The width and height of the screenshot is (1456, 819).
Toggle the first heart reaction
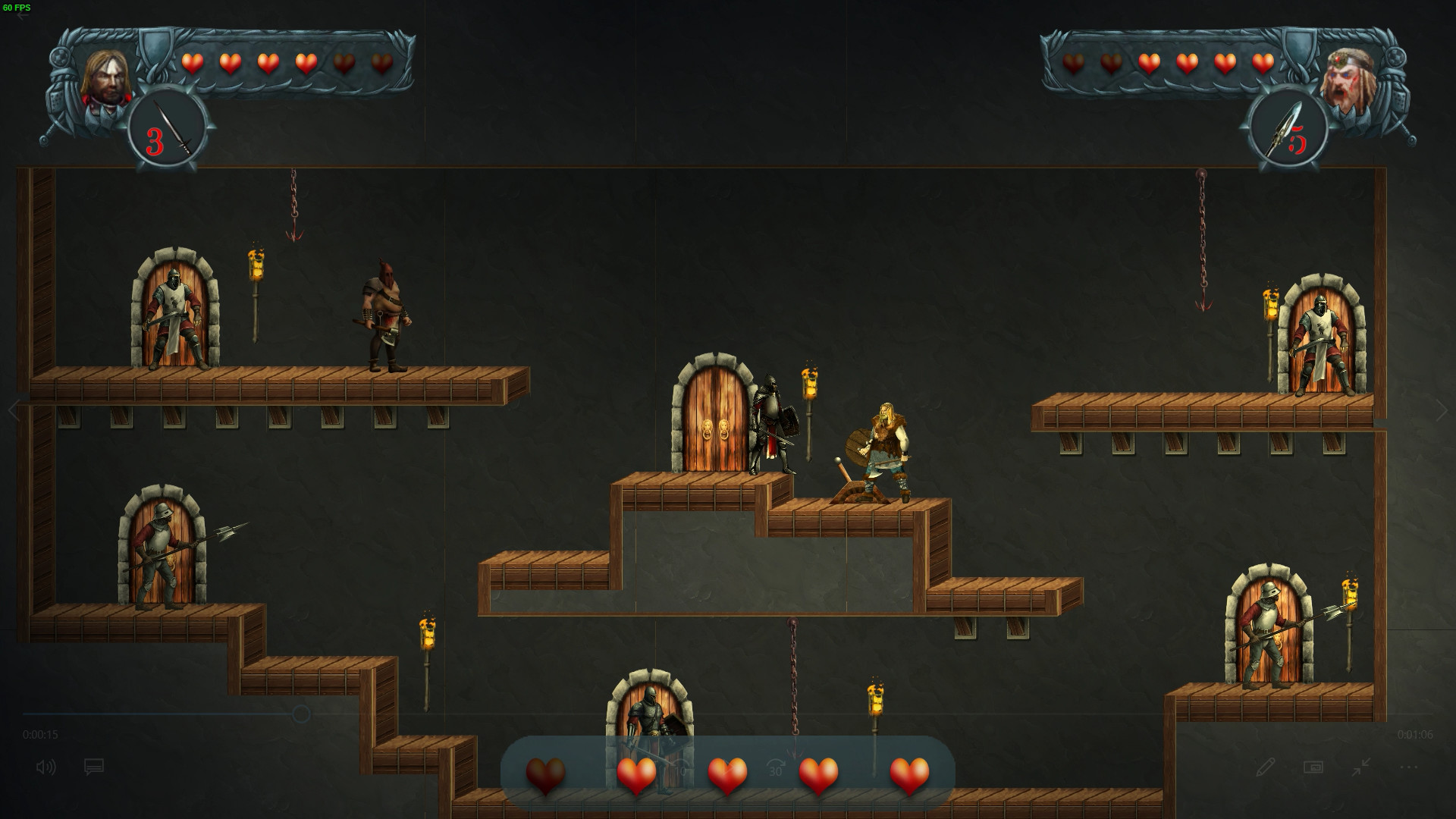coord(544,774)
